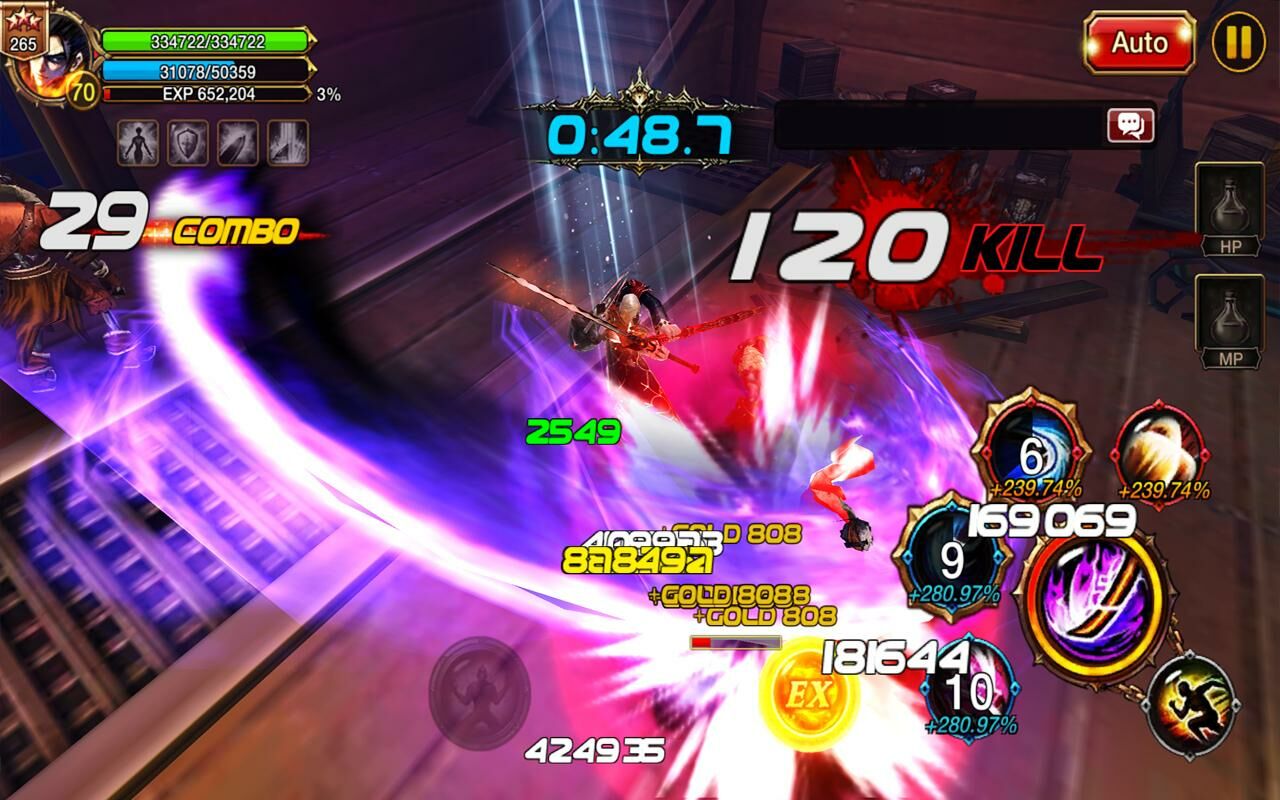Screen dimensions: 1280x800
Task: Pause the game
Action: [1238, 42]
